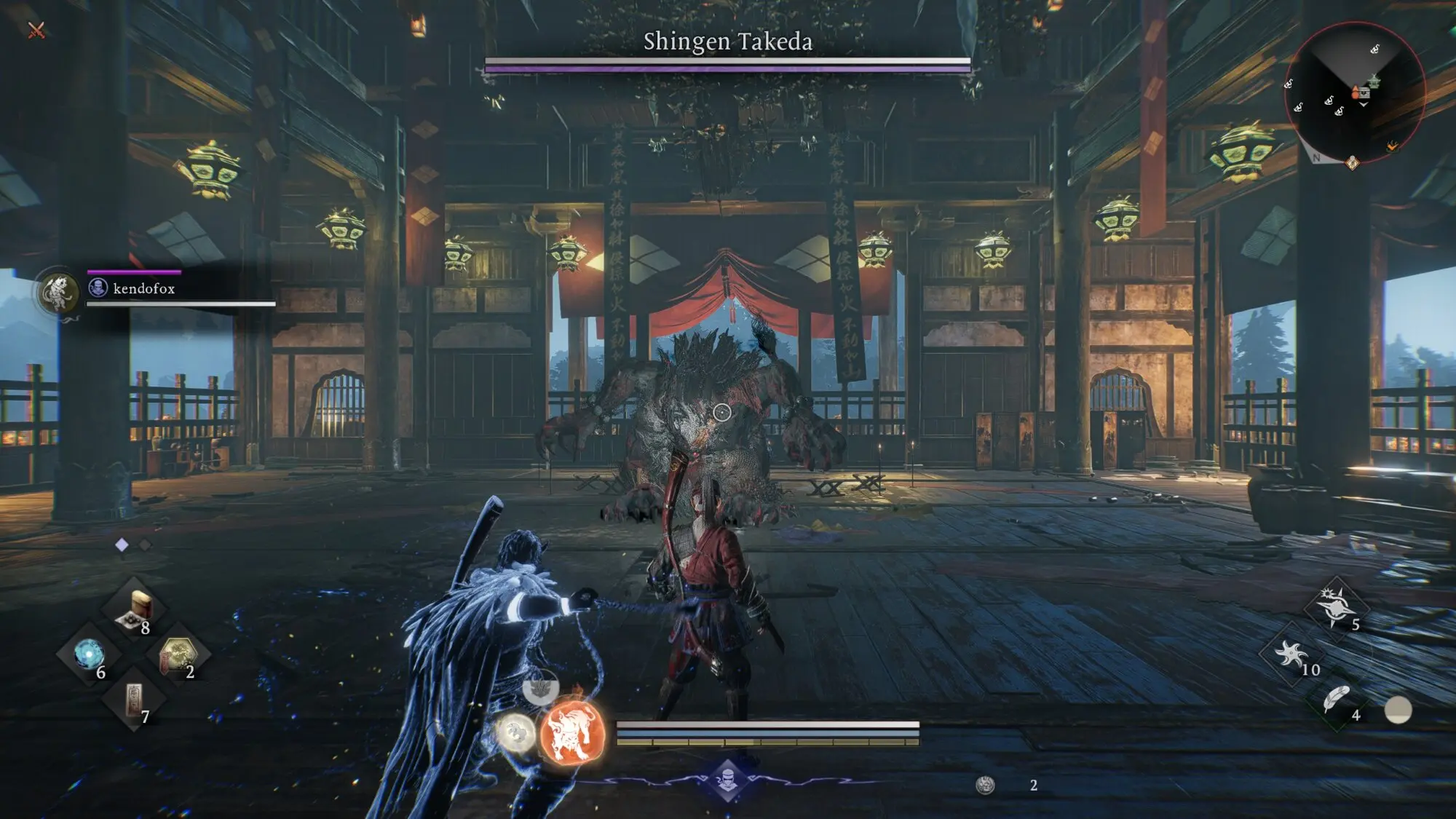The height and width of the screenshot is (819, 1456).
Task: Select the throwing shuriken ninjutsu slot
Action: coord(1291,654)
